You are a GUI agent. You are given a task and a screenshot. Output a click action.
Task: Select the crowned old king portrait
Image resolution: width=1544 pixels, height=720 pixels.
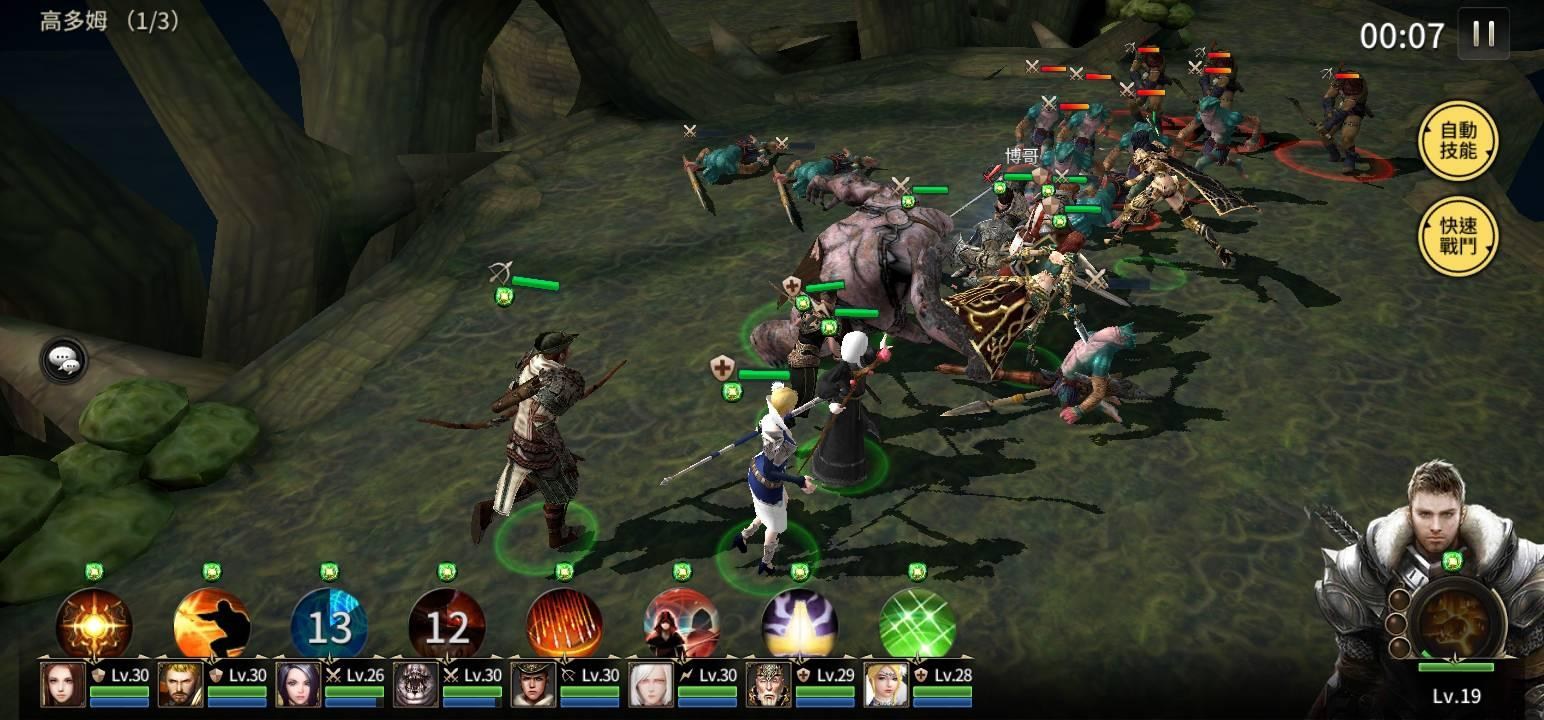coord(769,684)
